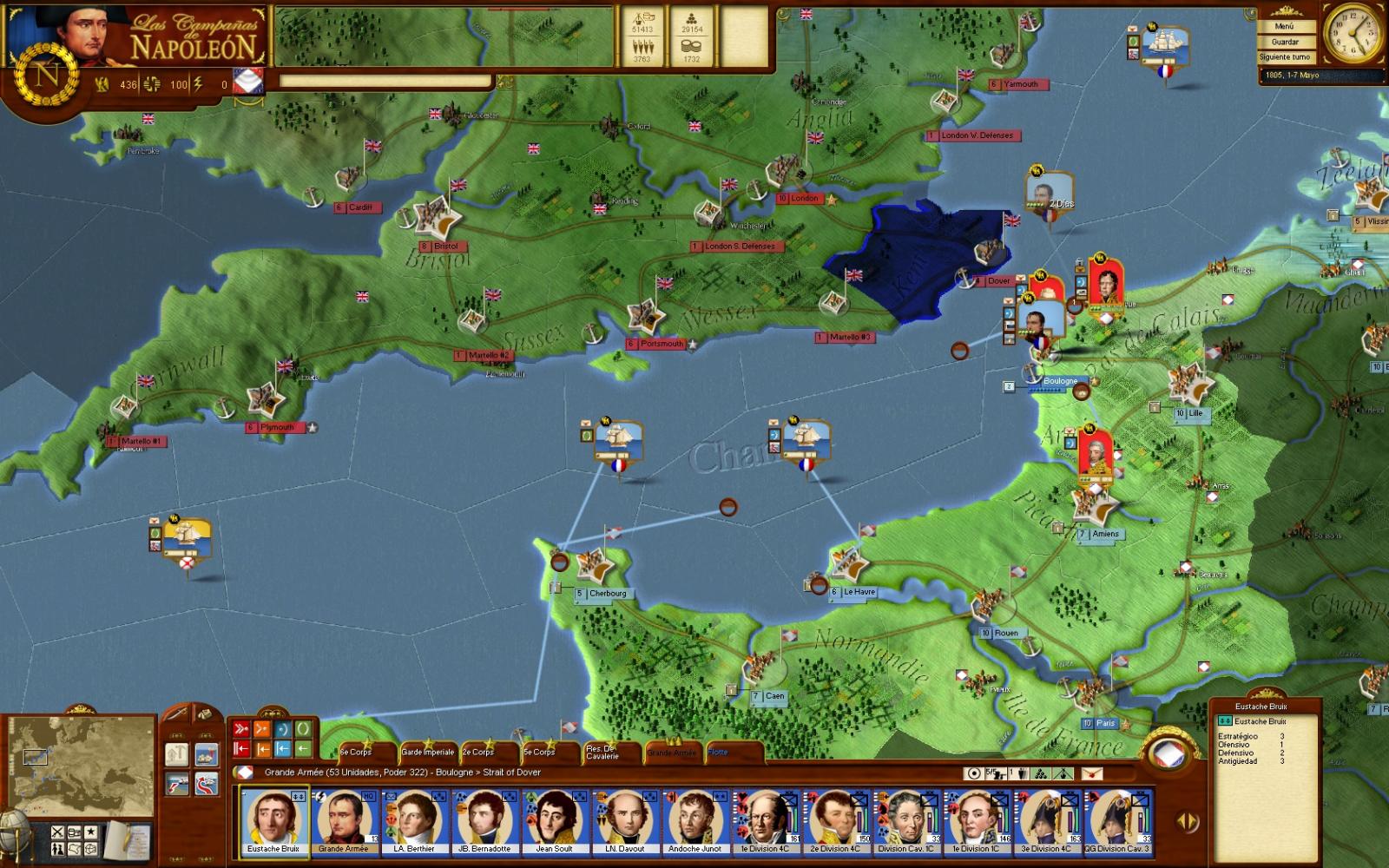Image resolution: width=1389 pixels, height=868 pixels.
Task: Choose the green passive posture icon
Action: [x=303, y=729]
